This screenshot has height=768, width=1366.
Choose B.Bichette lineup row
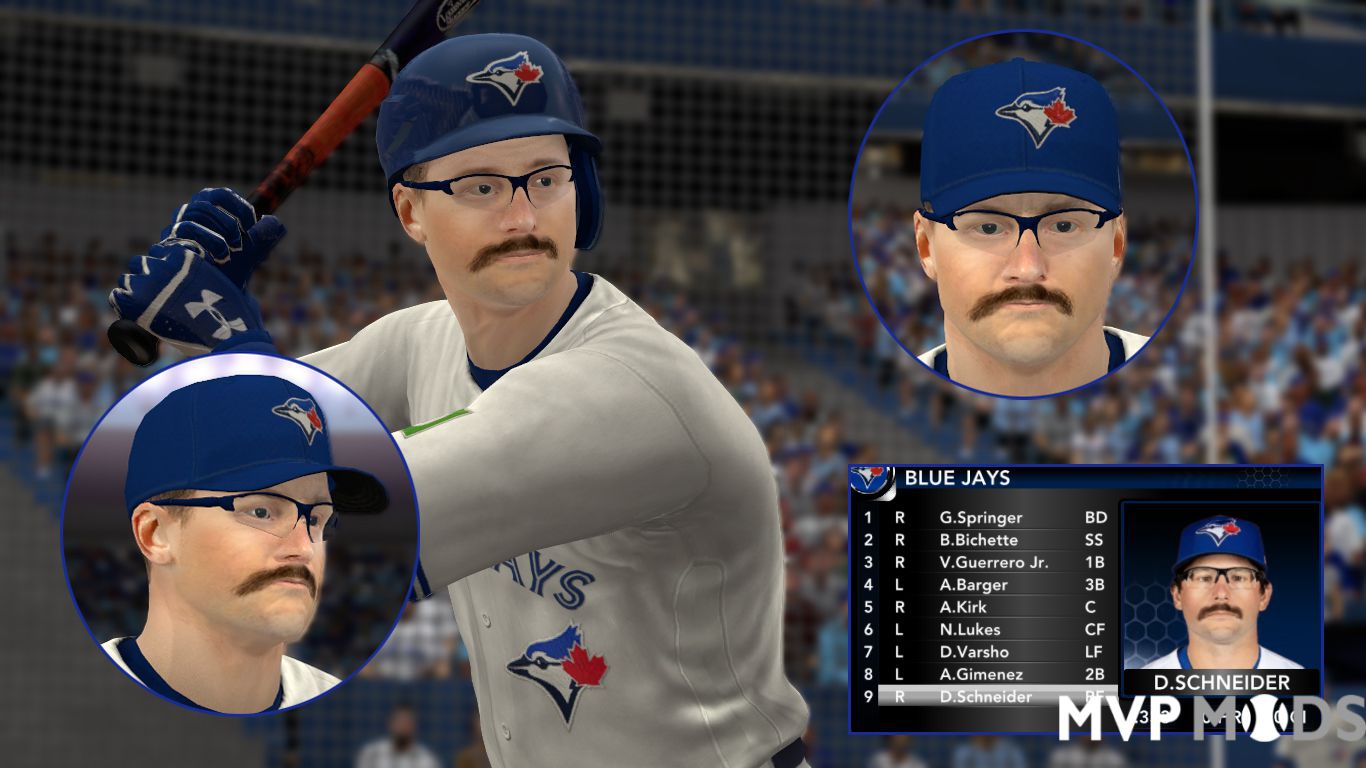click(978, 540)
